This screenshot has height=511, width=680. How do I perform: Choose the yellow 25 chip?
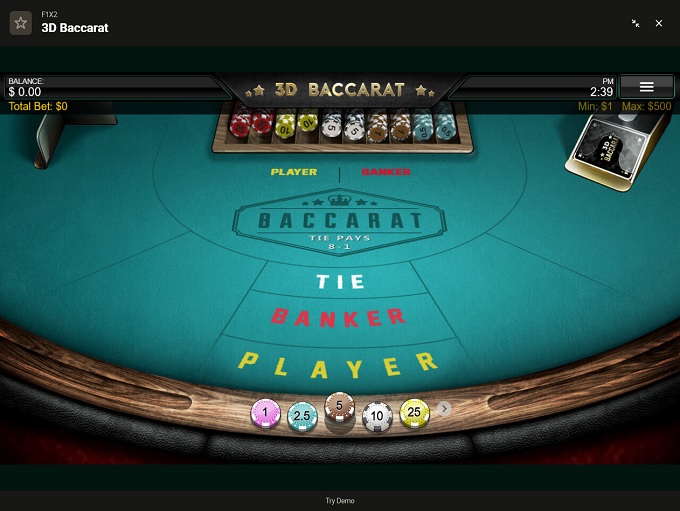pyautogui.click(x=414, y=412)
